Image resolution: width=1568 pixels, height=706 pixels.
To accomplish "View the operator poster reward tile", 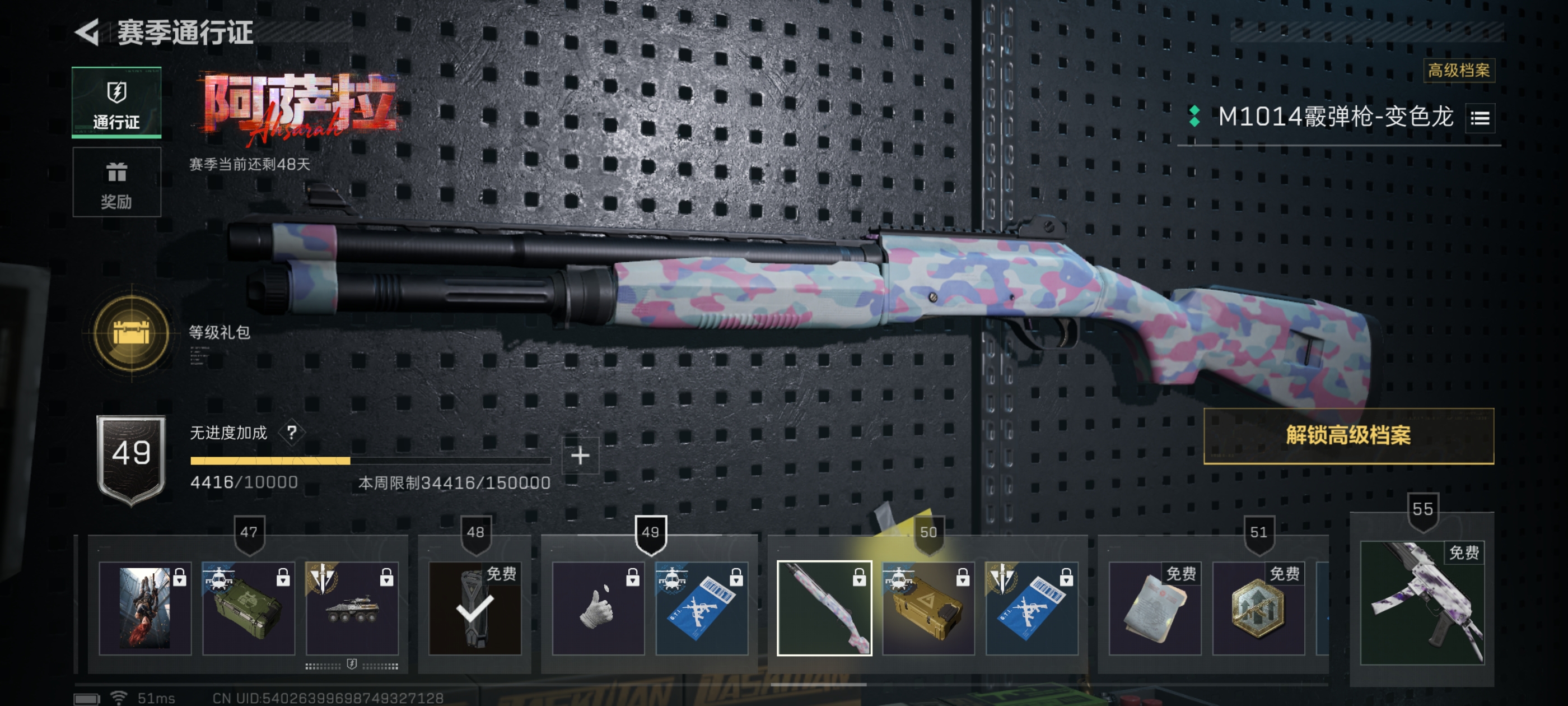I will (145, 608).
